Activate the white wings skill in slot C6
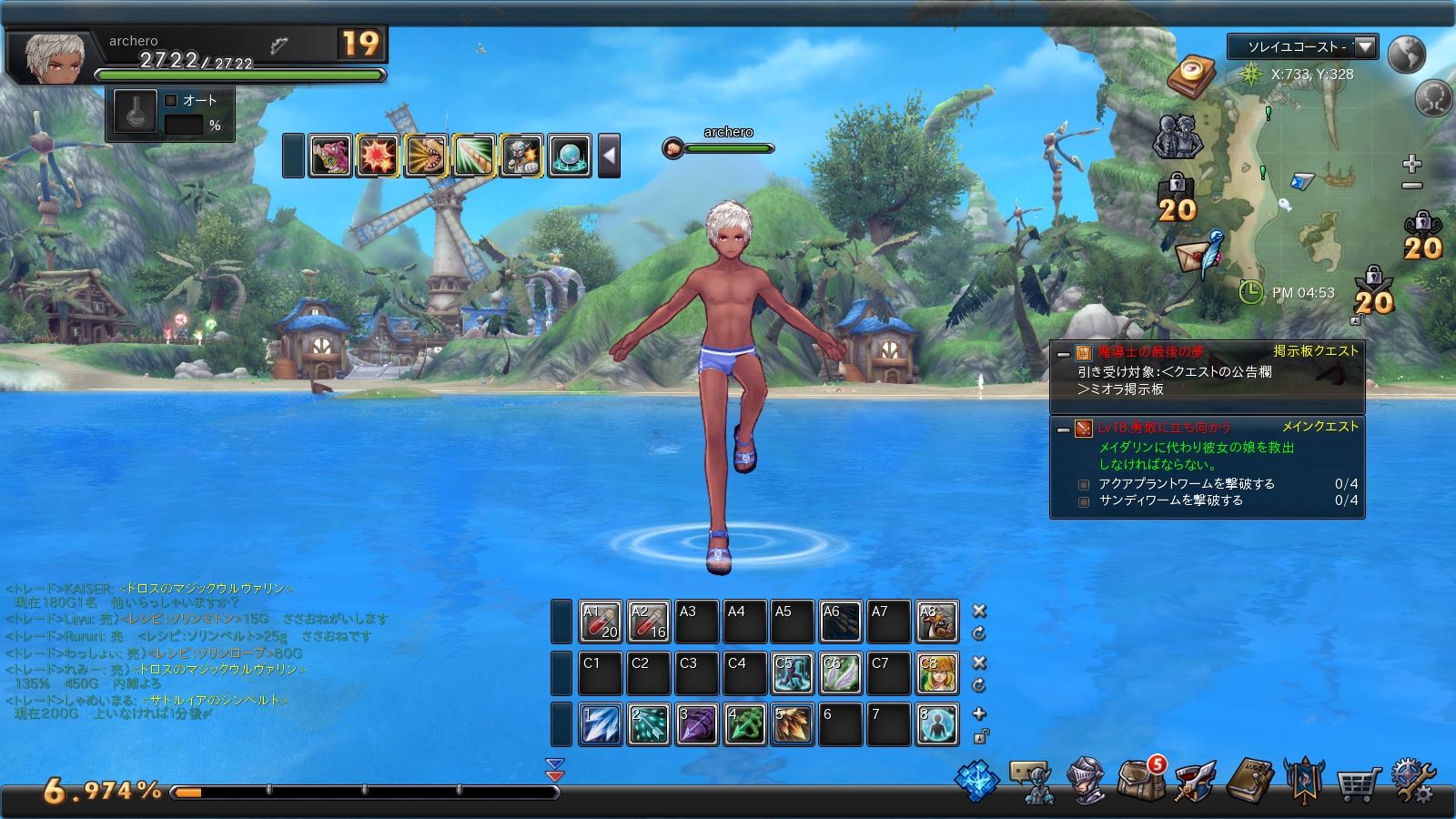This screenshot has height=819, width=1456. 840,674
